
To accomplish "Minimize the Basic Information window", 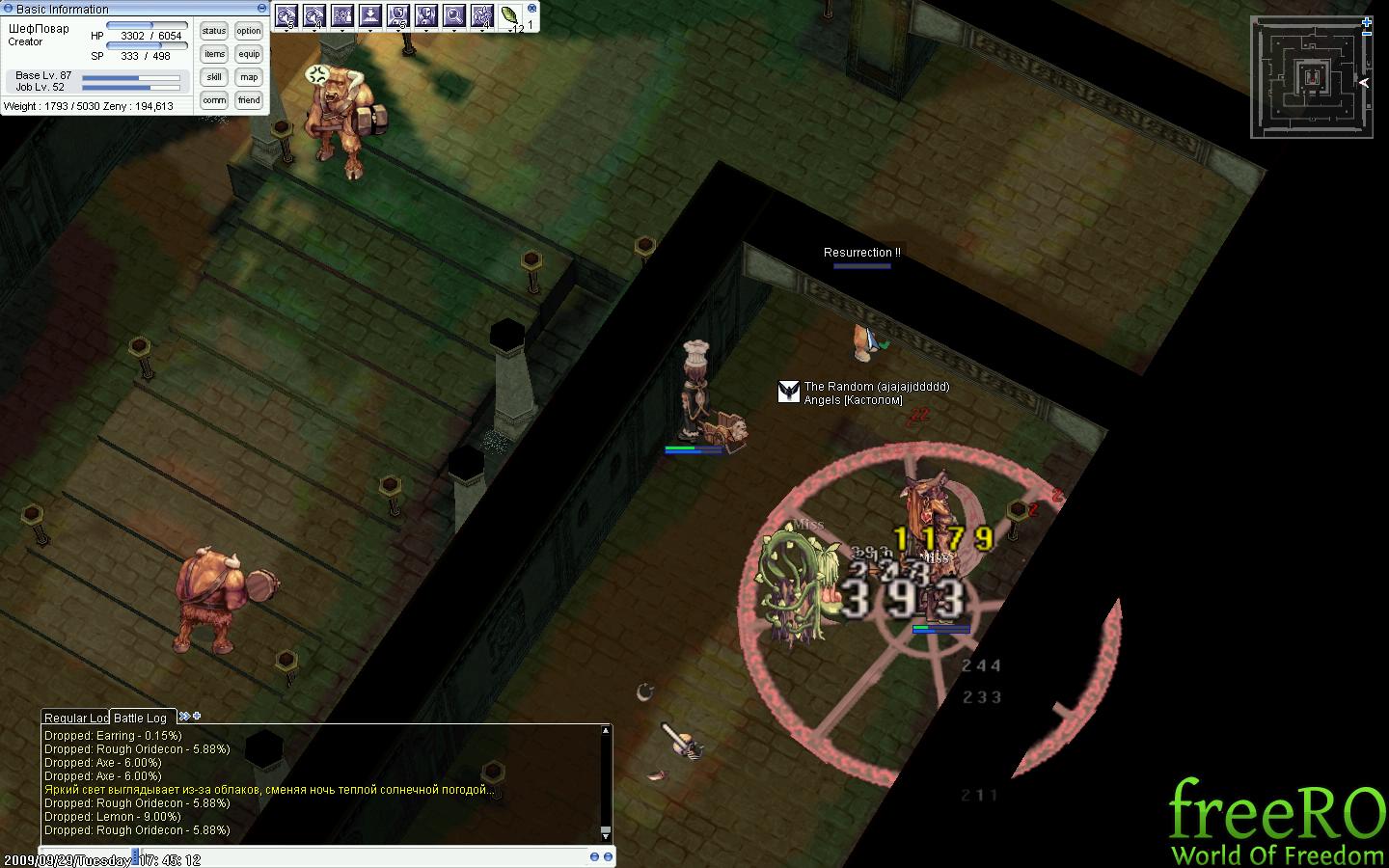I will point(262,9).
